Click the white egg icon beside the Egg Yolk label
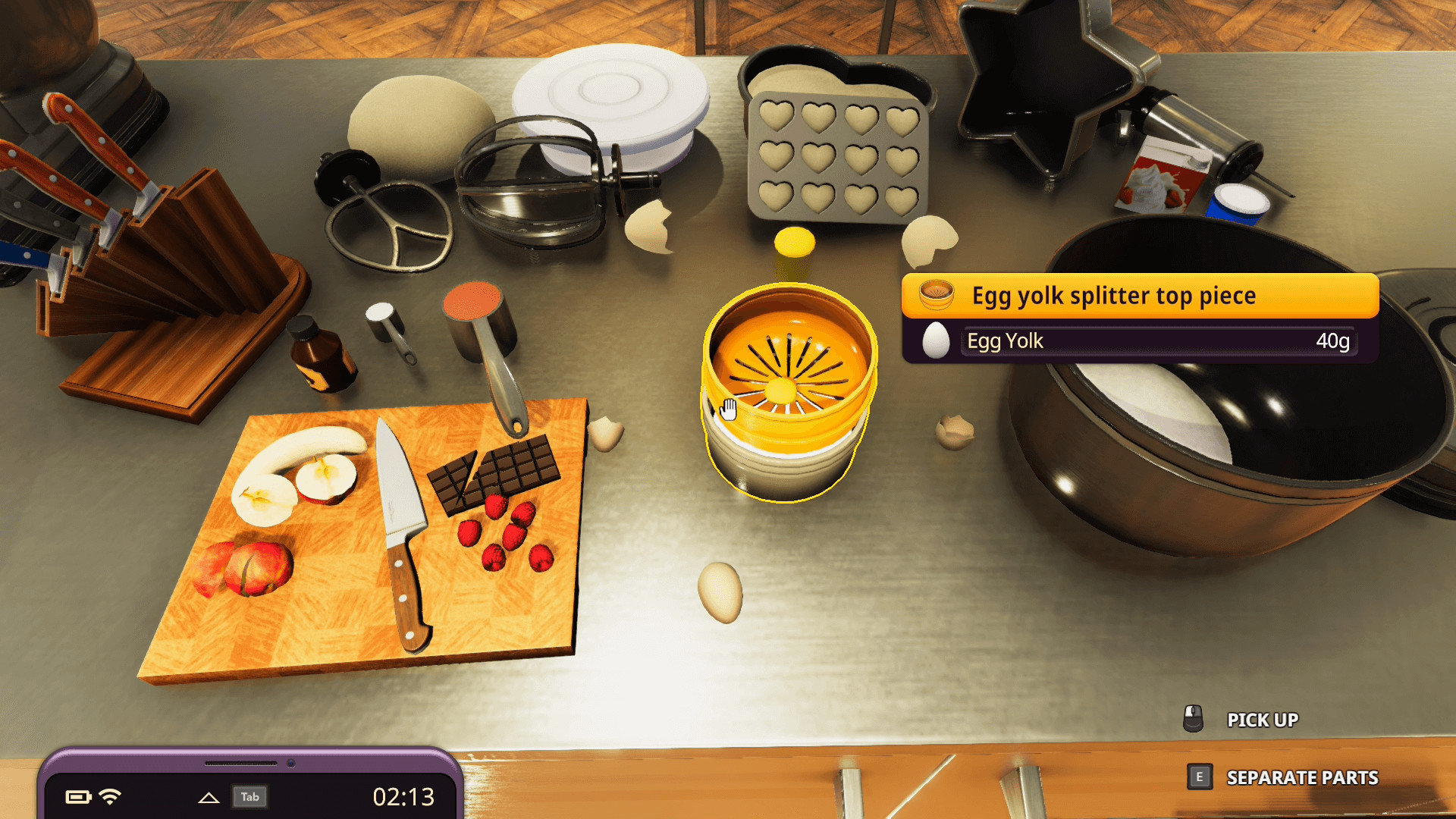The height and width of the screenshot is (819, 1456). pyautogui.click(x=935, y=341)
